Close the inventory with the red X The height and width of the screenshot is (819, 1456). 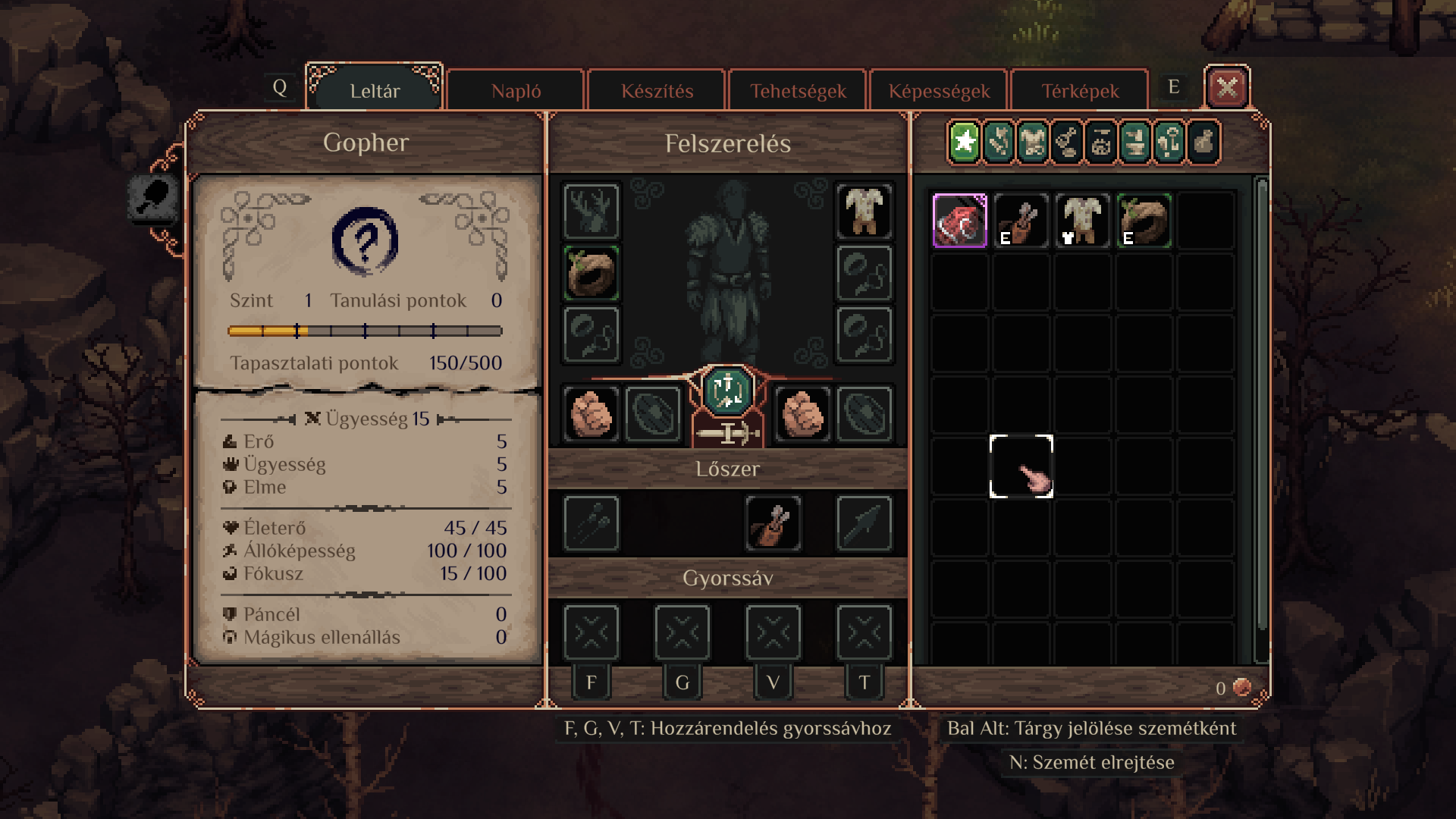tap(1226, 88)
